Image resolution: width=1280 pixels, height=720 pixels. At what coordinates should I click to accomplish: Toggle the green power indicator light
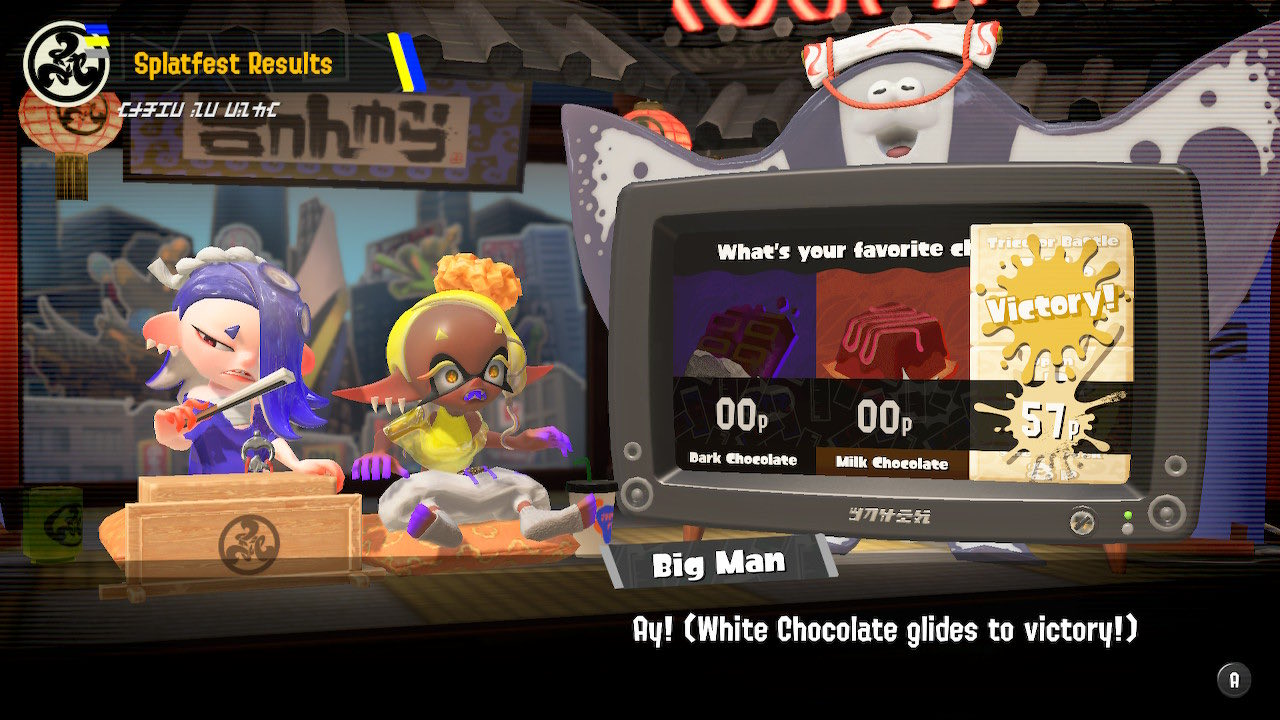point(1127,515)
